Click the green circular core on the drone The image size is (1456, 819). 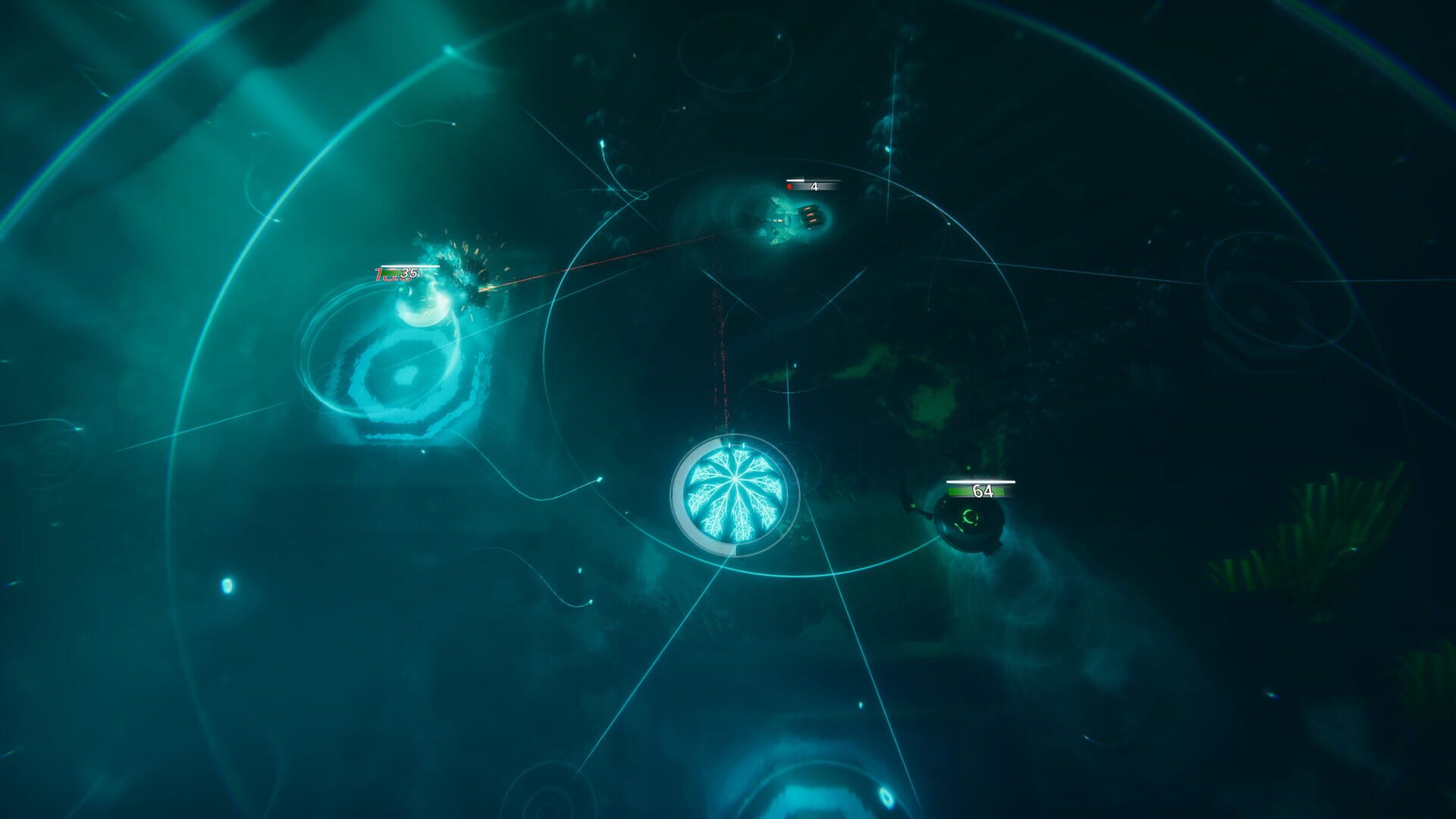[969, 517]
